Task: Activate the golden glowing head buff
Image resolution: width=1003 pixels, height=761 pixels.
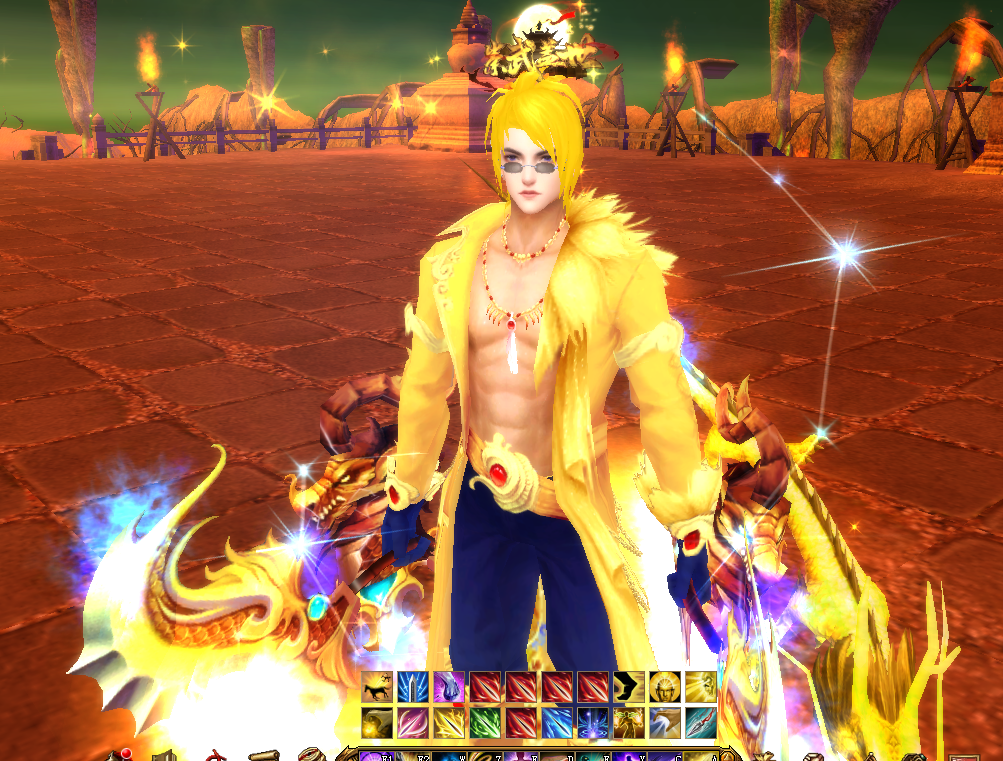Action: click(665, 687)
